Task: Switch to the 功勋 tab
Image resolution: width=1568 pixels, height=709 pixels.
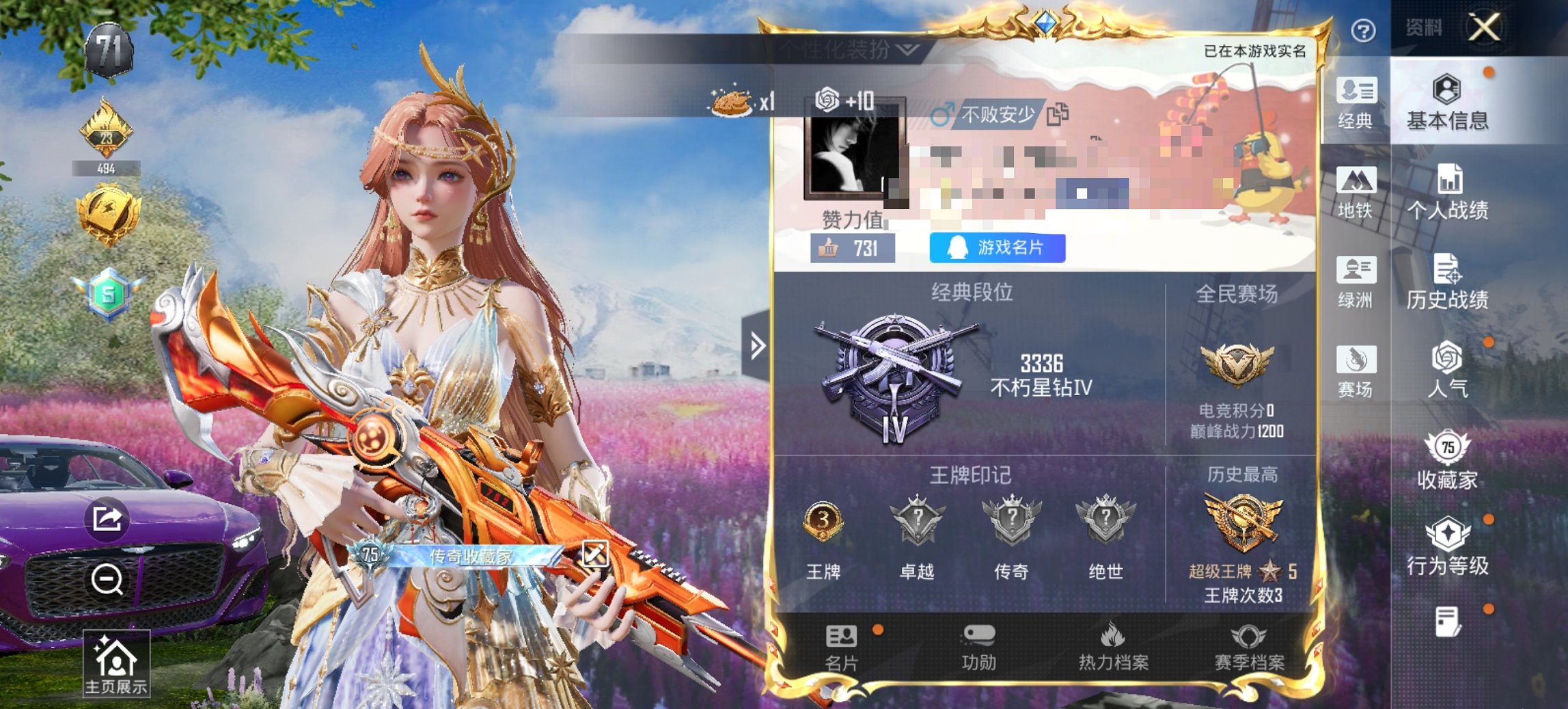Action: click(x=980, y=647)
